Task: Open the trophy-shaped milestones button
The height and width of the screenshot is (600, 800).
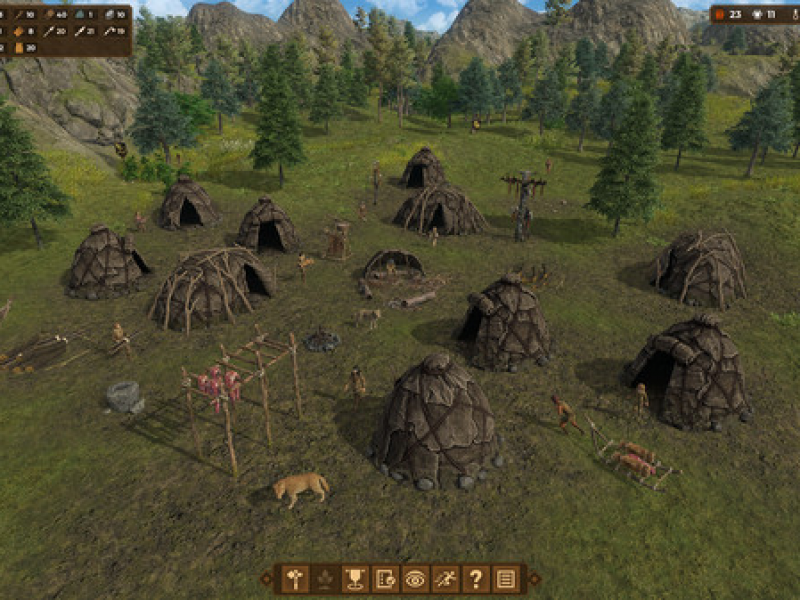Action: click(355, 578)
